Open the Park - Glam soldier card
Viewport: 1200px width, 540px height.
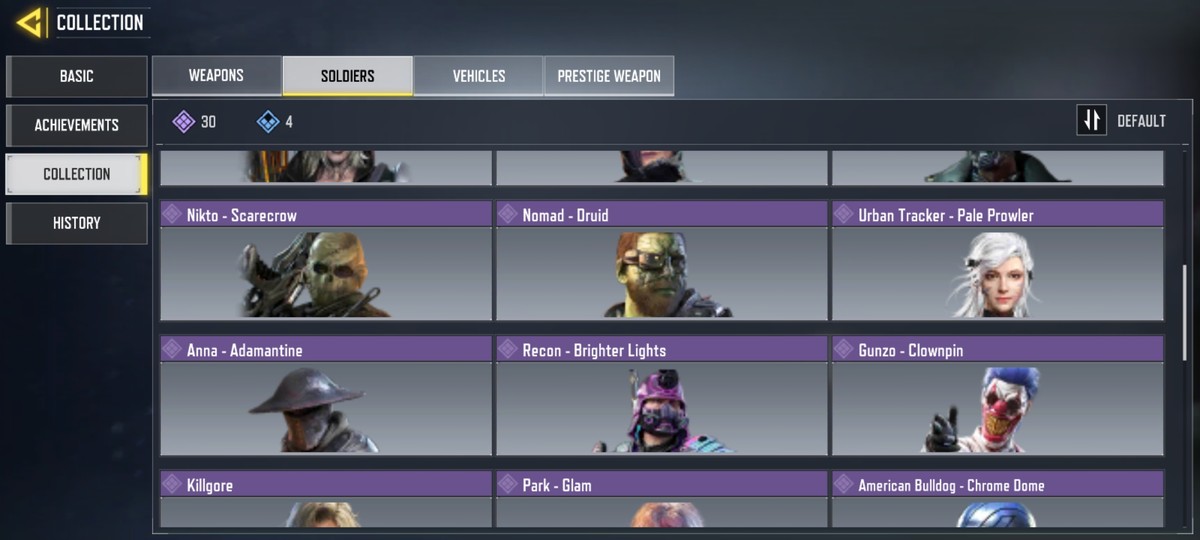pyautogui.click(x=662, y=499)
